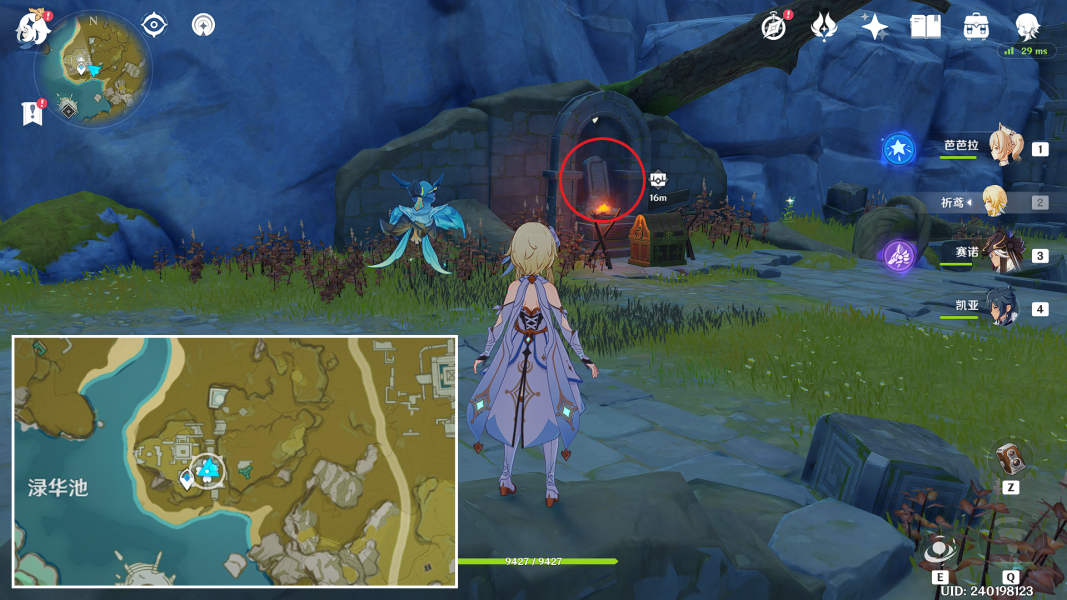Screen dimensions: 1067x600
Task: Trigger 芭芭拉's blue star burst icon
Action: tap(898, 150)
